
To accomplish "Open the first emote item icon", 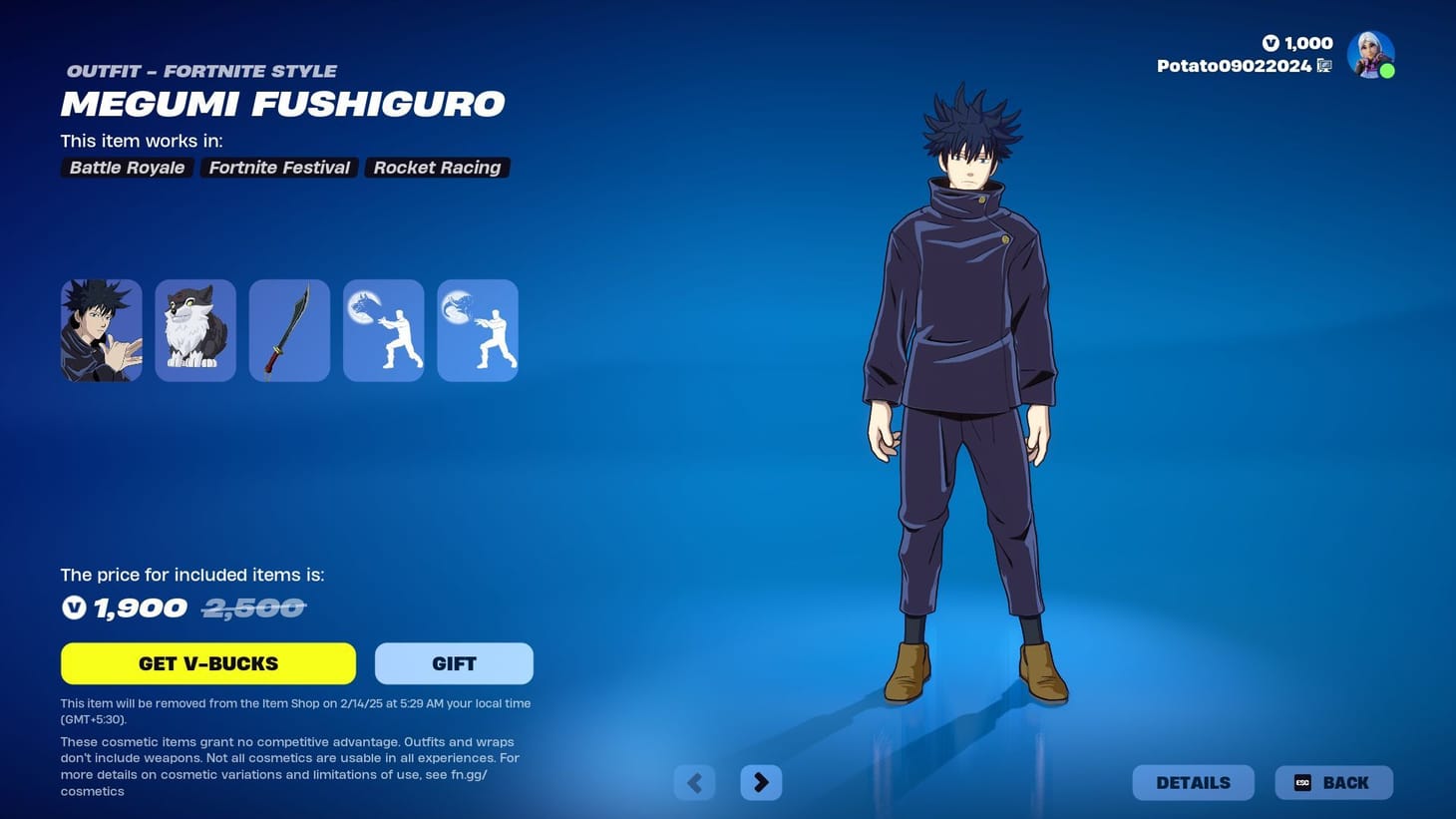I will [383, 329].
